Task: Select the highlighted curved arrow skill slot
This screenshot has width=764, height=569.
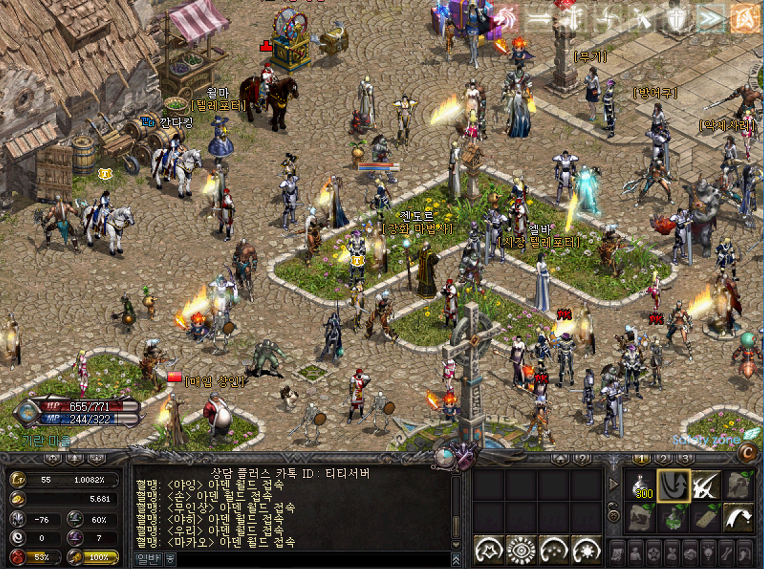Action: tap(672, 485)
